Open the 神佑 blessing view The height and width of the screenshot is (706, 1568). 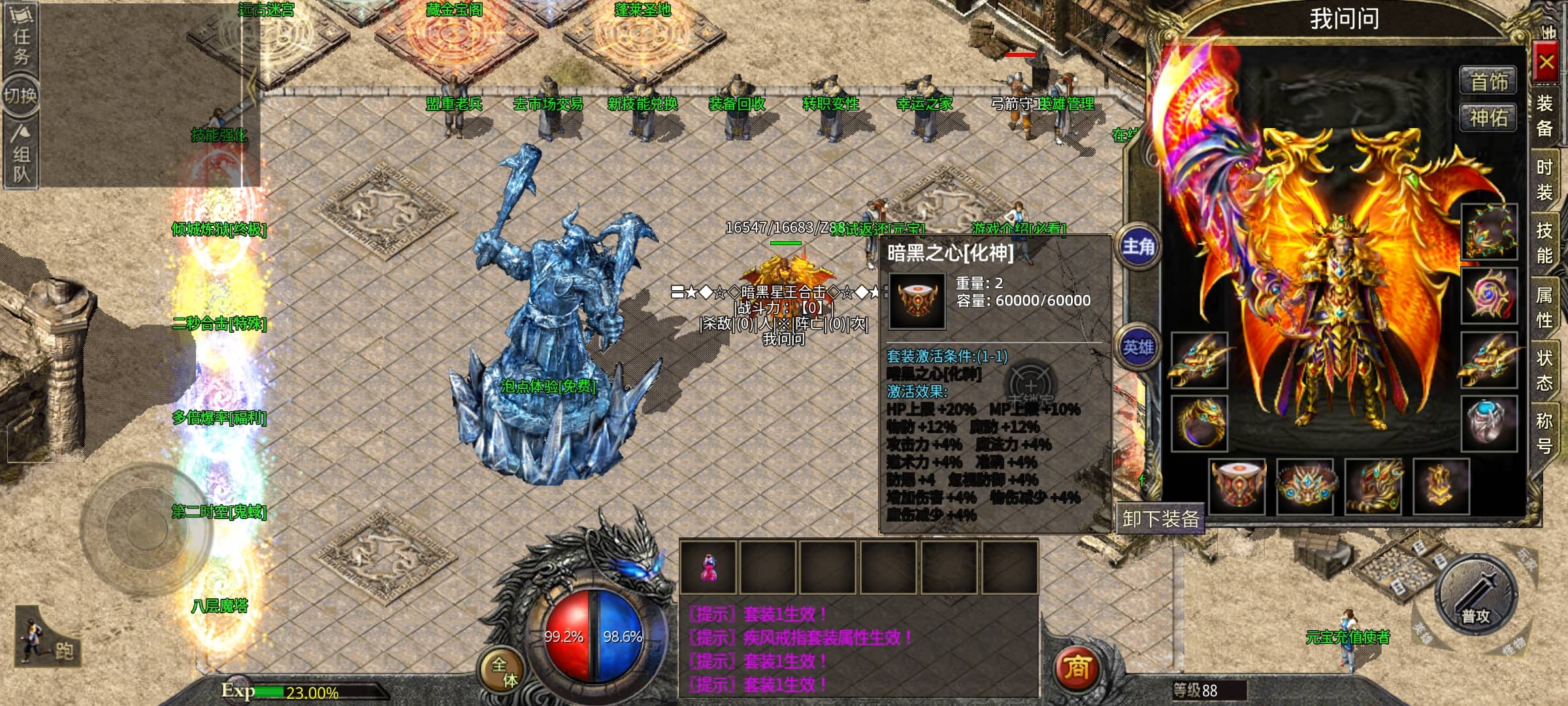(1489, 118)
